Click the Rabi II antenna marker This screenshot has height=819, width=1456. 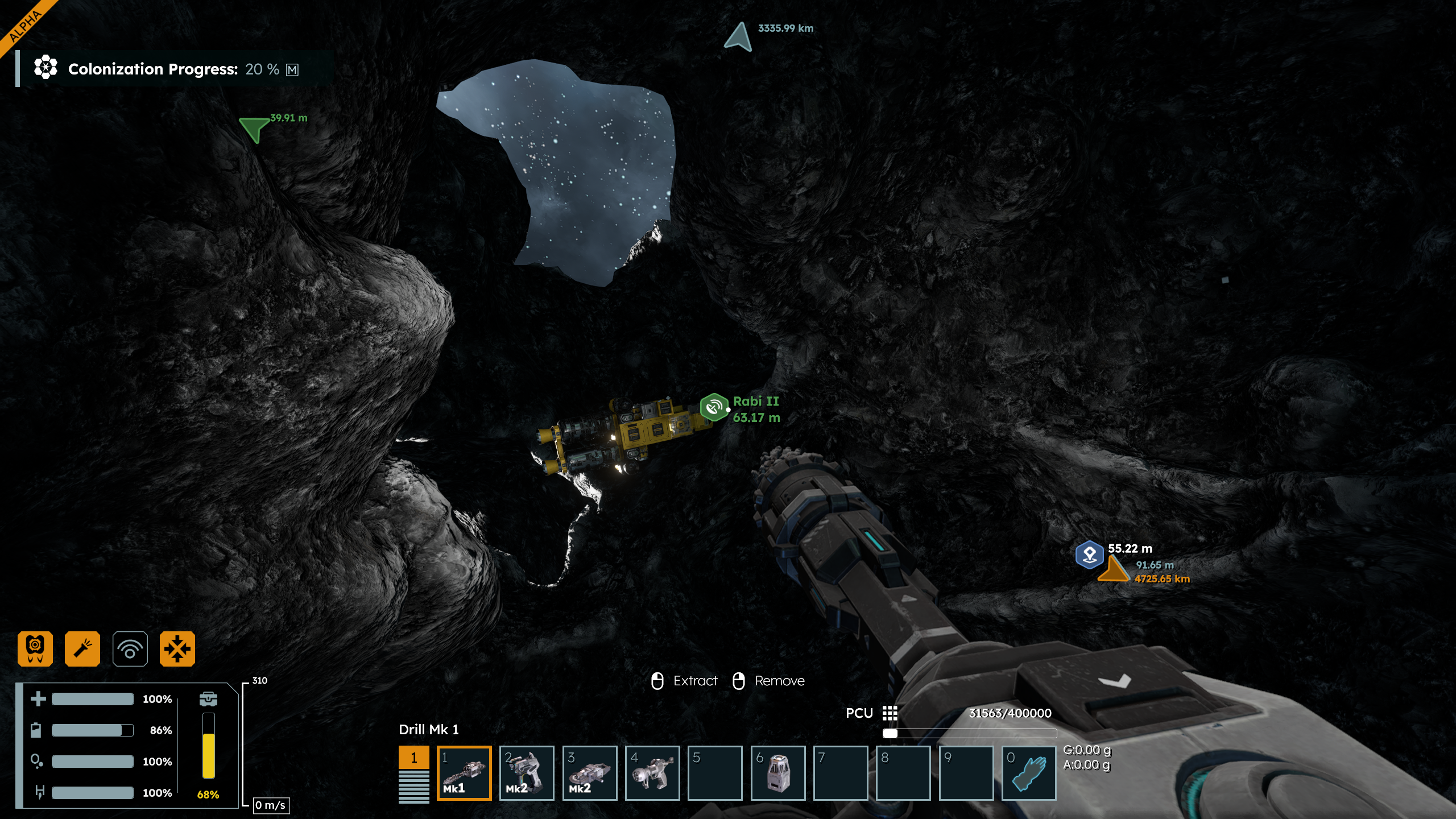[x=714, y=407]
